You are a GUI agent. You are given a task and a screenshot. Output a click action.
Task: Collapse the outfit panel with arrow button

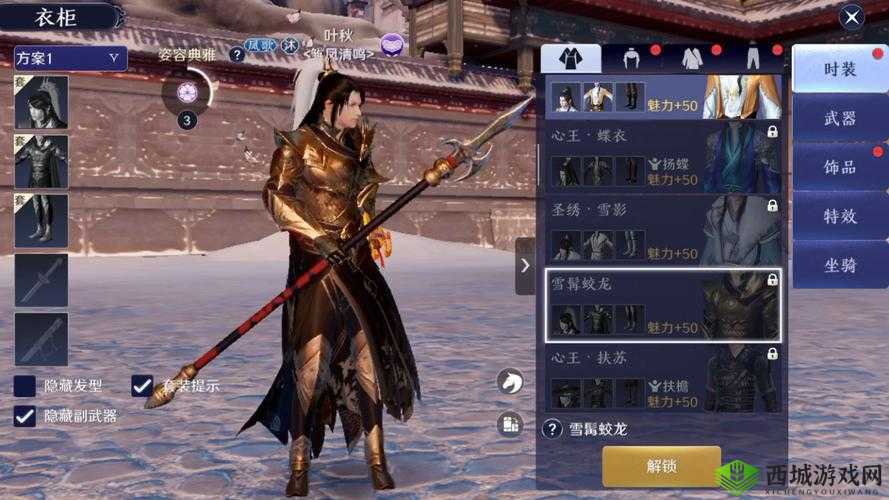pyautogui.click(x=525, y=266)
